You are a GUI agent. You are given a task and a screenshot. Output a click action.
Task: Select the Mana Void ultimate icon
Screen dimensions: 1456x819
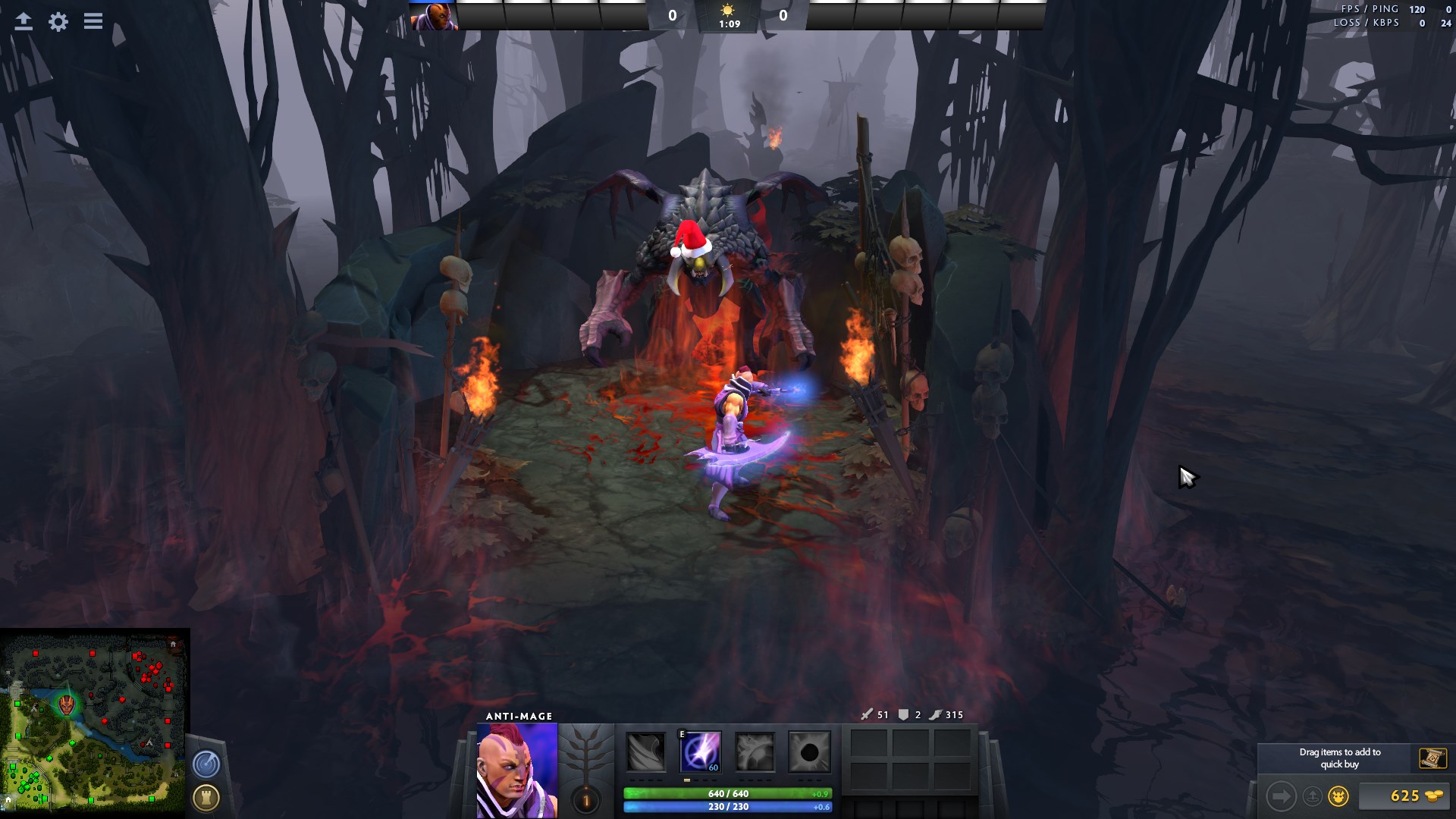tap(809, 752)
